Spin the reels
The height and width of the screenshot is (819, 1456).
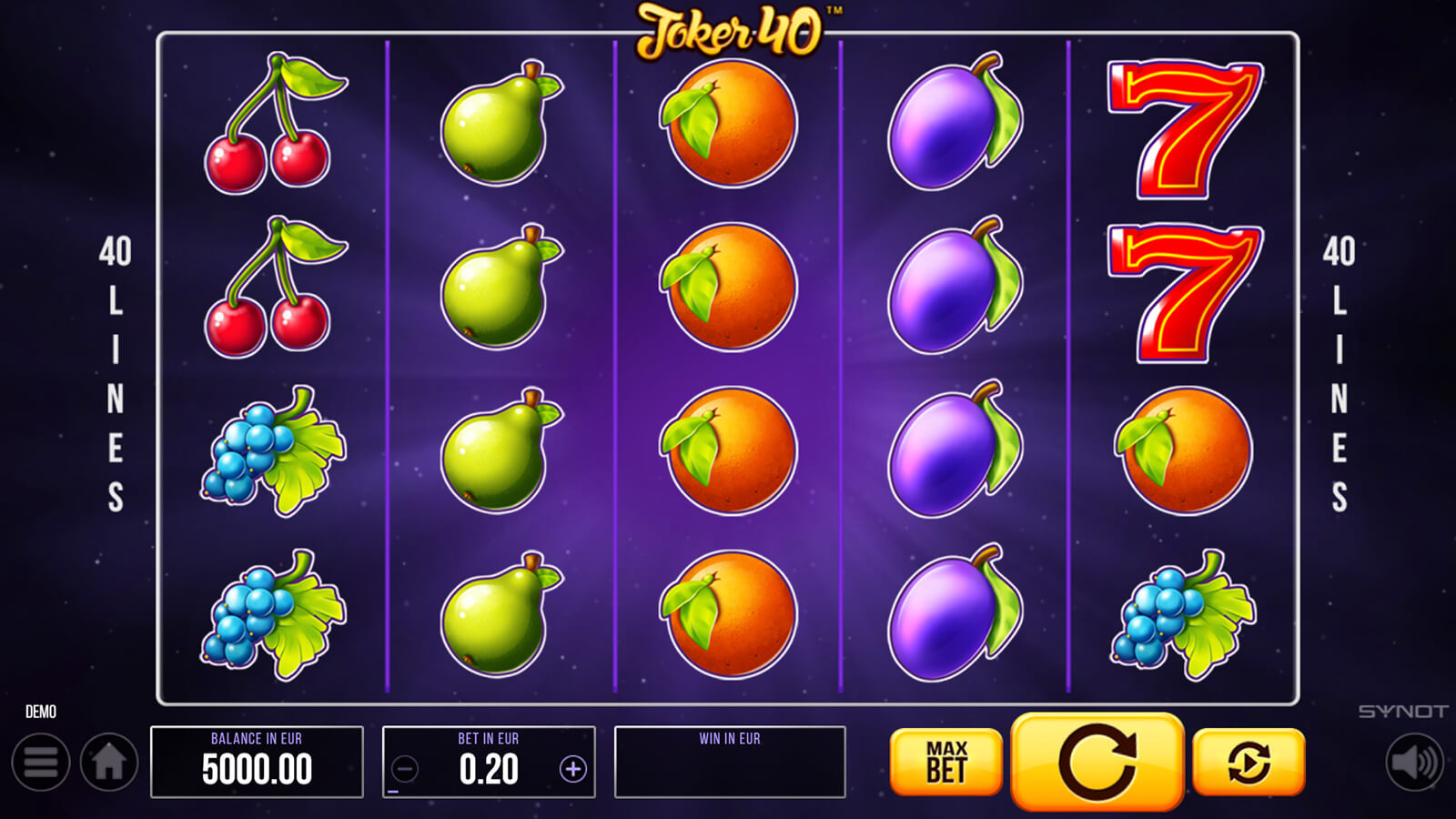pyautogui.click(x=1097, y=763)
